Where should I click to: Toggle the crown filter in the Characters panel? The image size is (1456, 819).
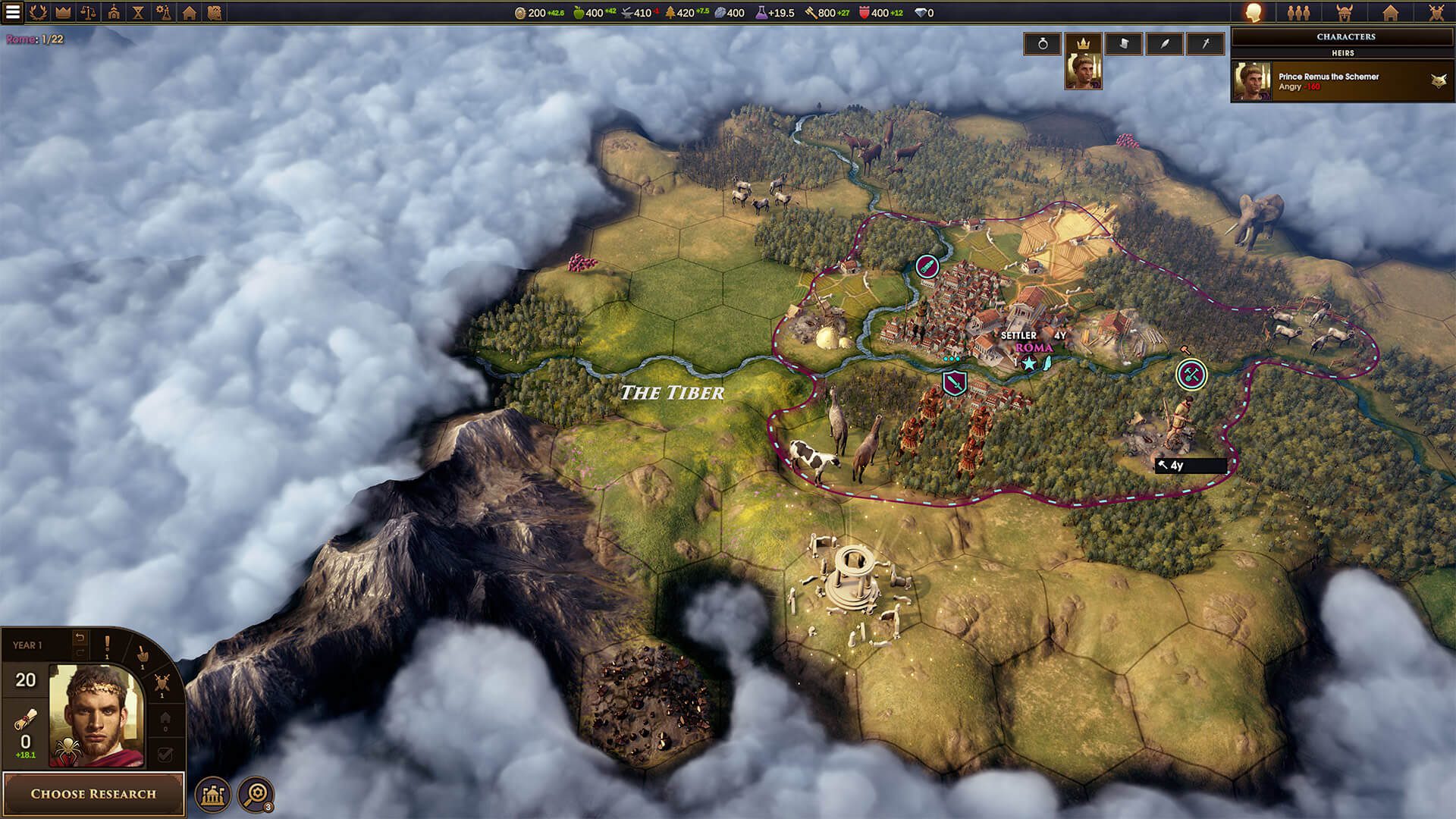click(1084, 44)
